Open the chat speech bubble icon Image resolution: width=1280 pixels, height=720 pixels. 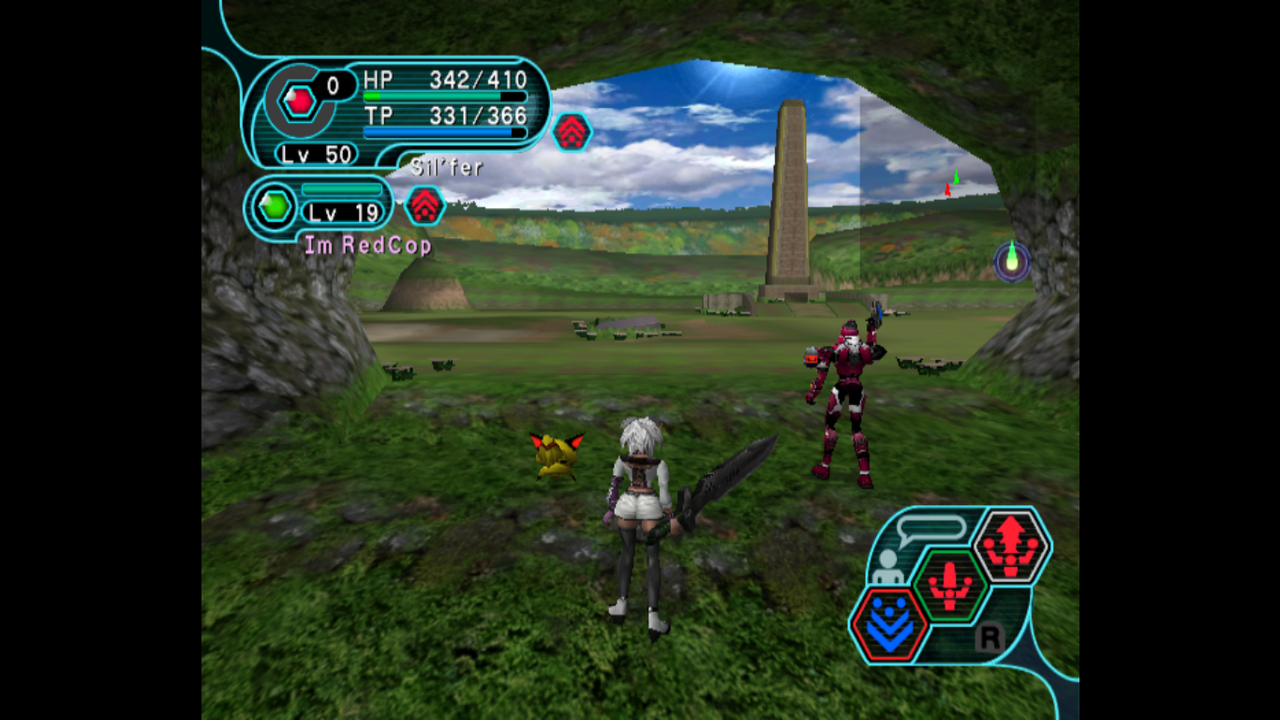931,529
